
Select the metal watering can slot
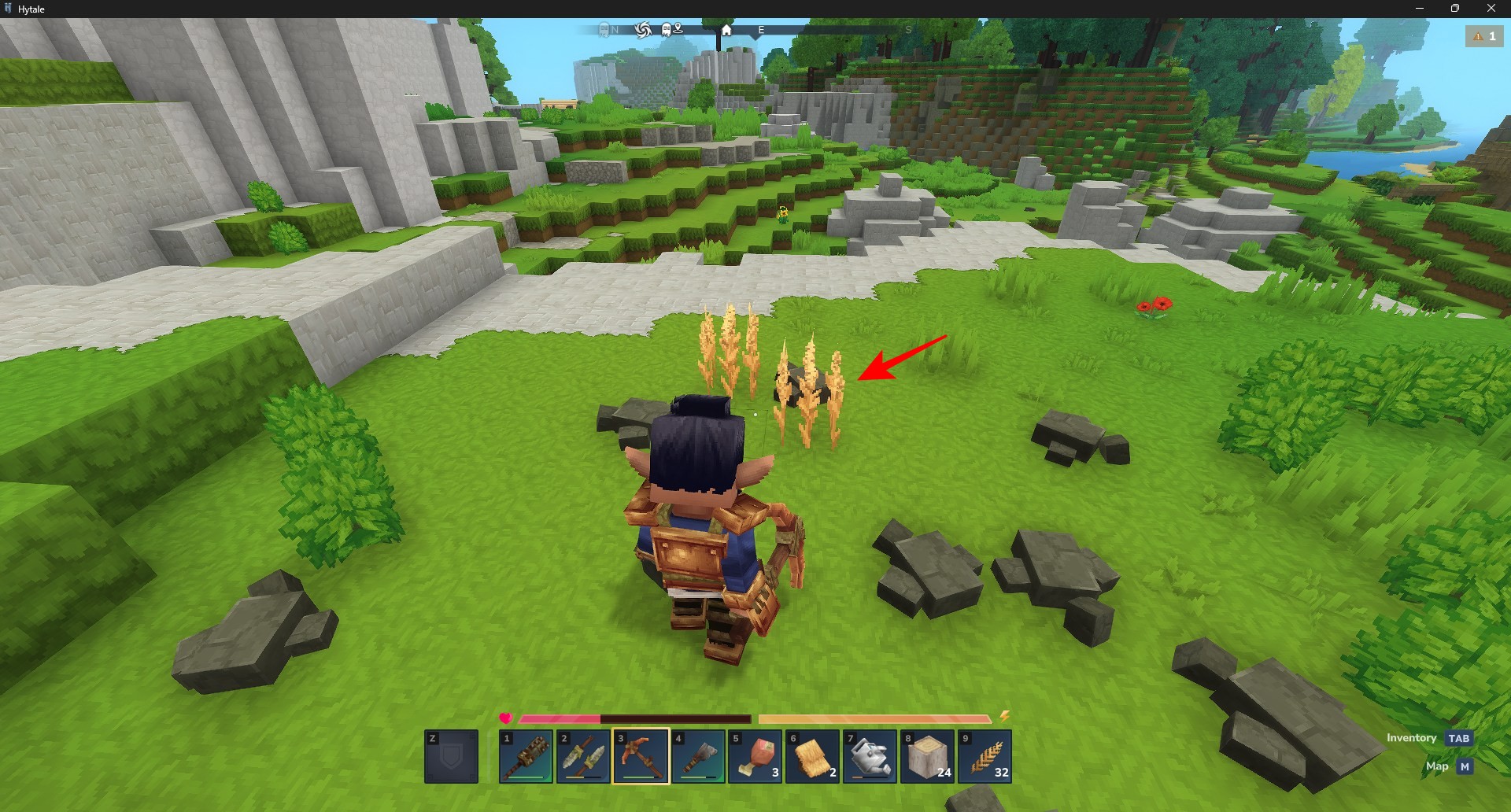(x=870, y=756)
